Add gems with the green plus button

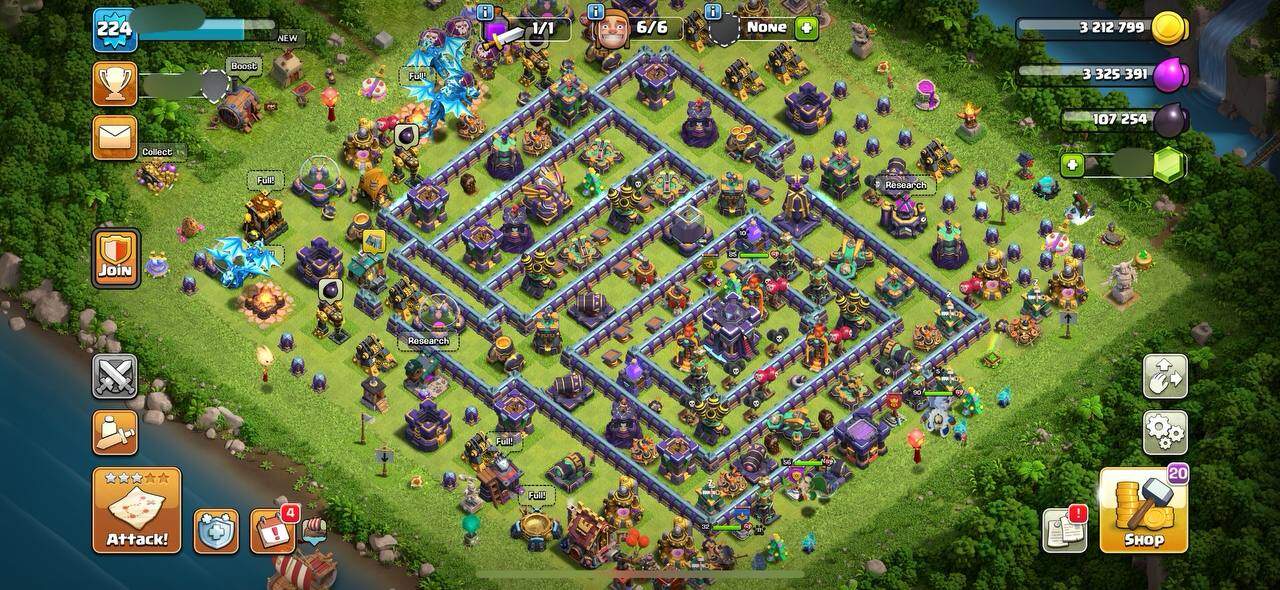pos(1073,165)
